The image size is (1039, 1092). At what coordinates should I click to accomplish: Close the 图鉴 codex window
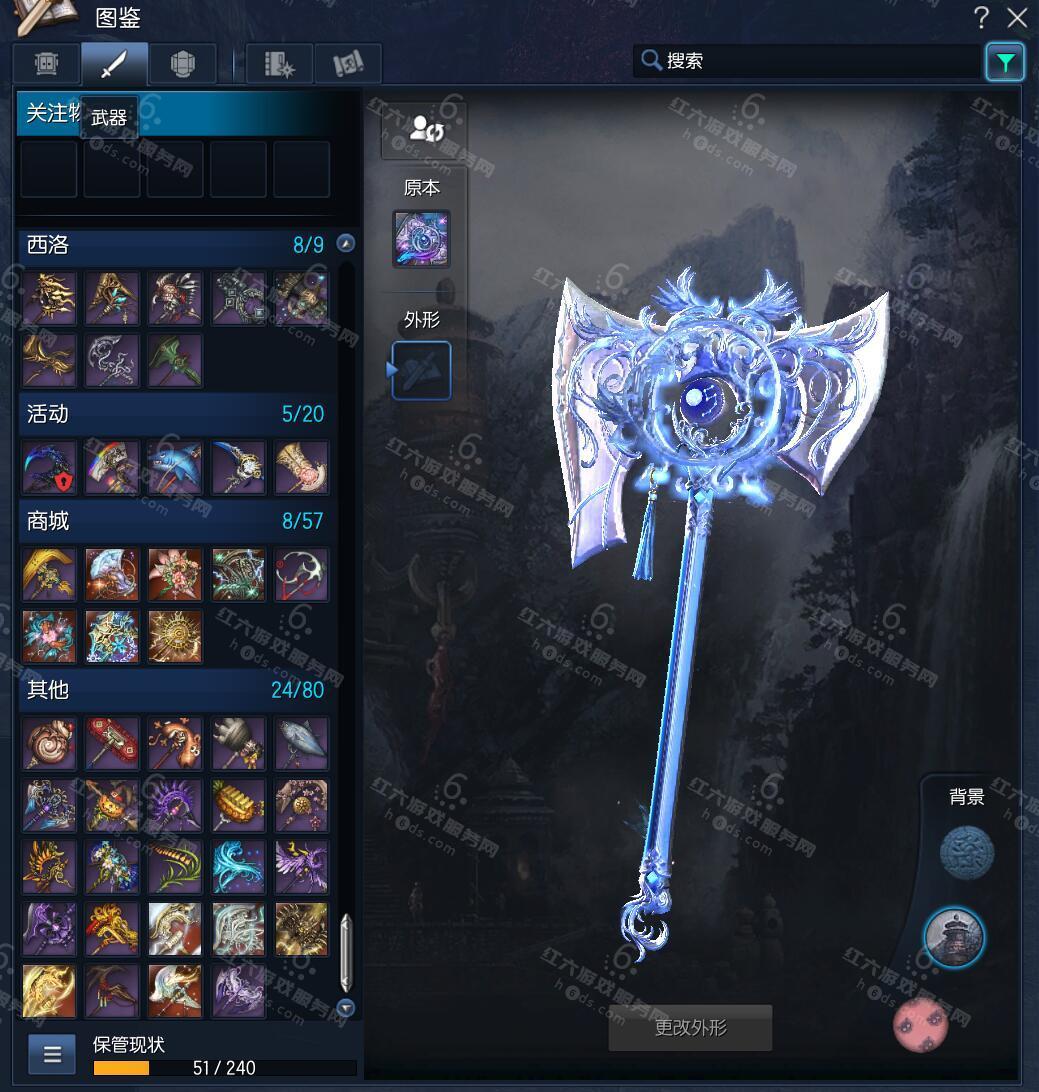pos(1017,17)
